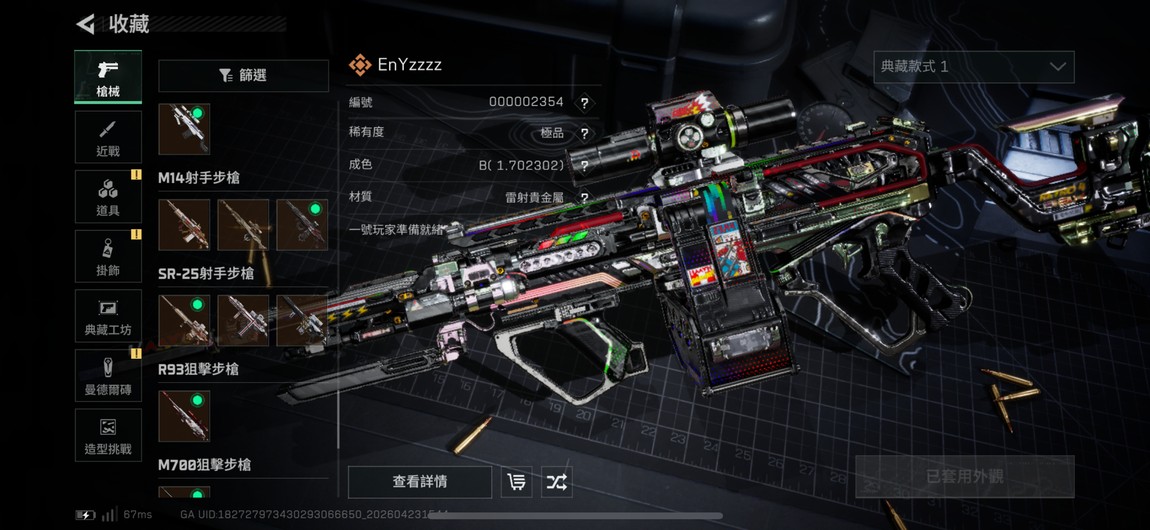This screenshot has height=530, width=1150.
Task: View weapon details with 查看詳情
Action: coord(419,482)
